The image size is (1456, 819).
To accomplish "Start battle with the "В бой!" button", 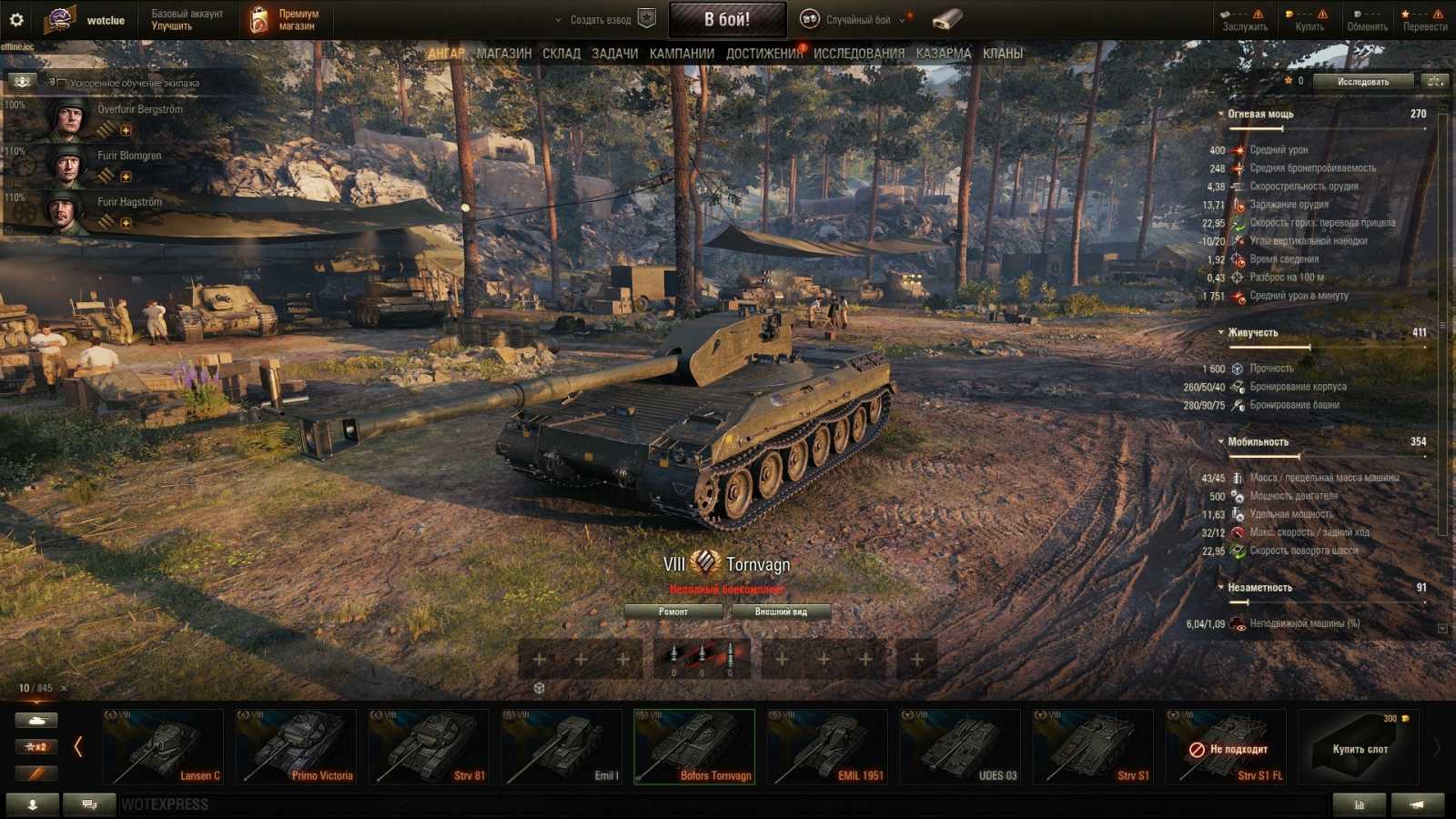I will coord(727,19).
